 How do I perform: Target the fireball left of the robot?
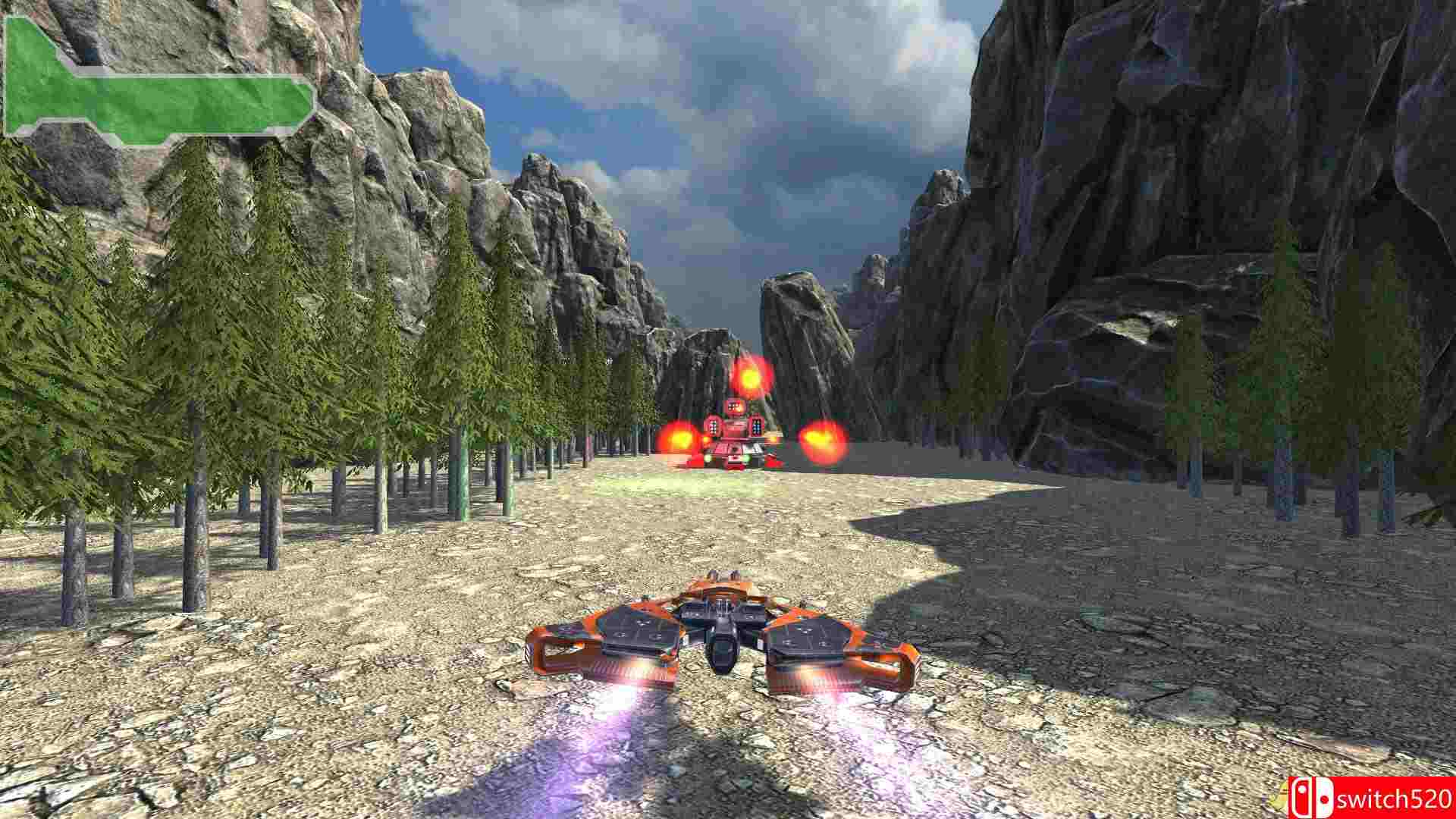(679, 440)
